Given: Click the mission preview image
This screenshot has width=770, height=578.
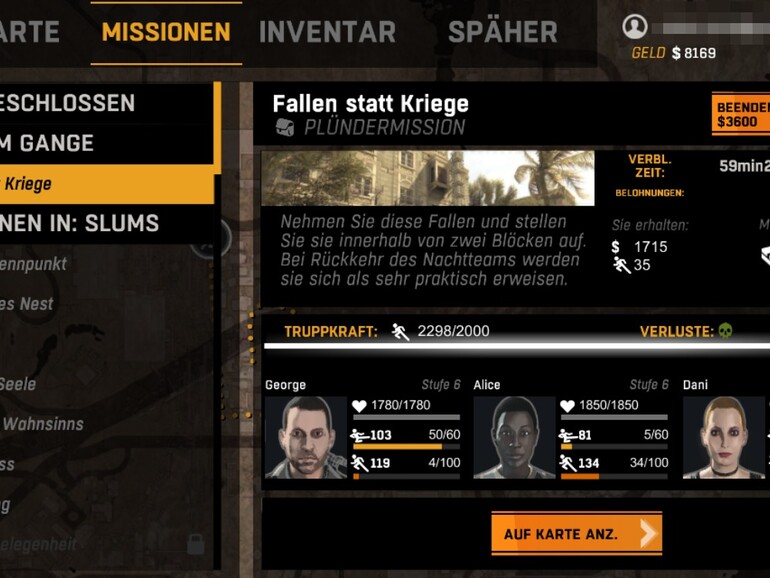Looking at the screenshot, I should click(x=428, y=178).
